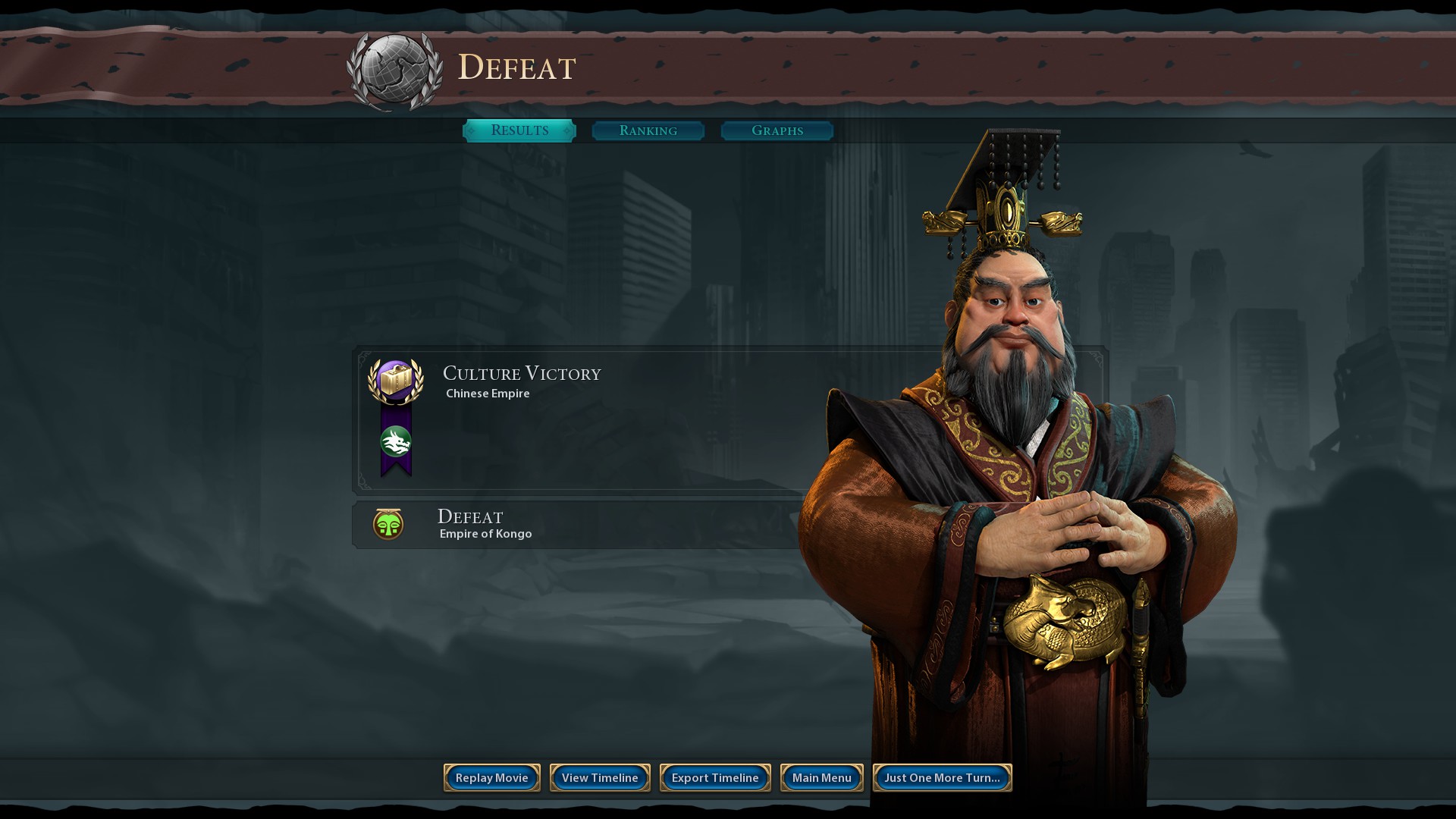Return to the Main Menu
1456x819 pixels.
[822, 777]
